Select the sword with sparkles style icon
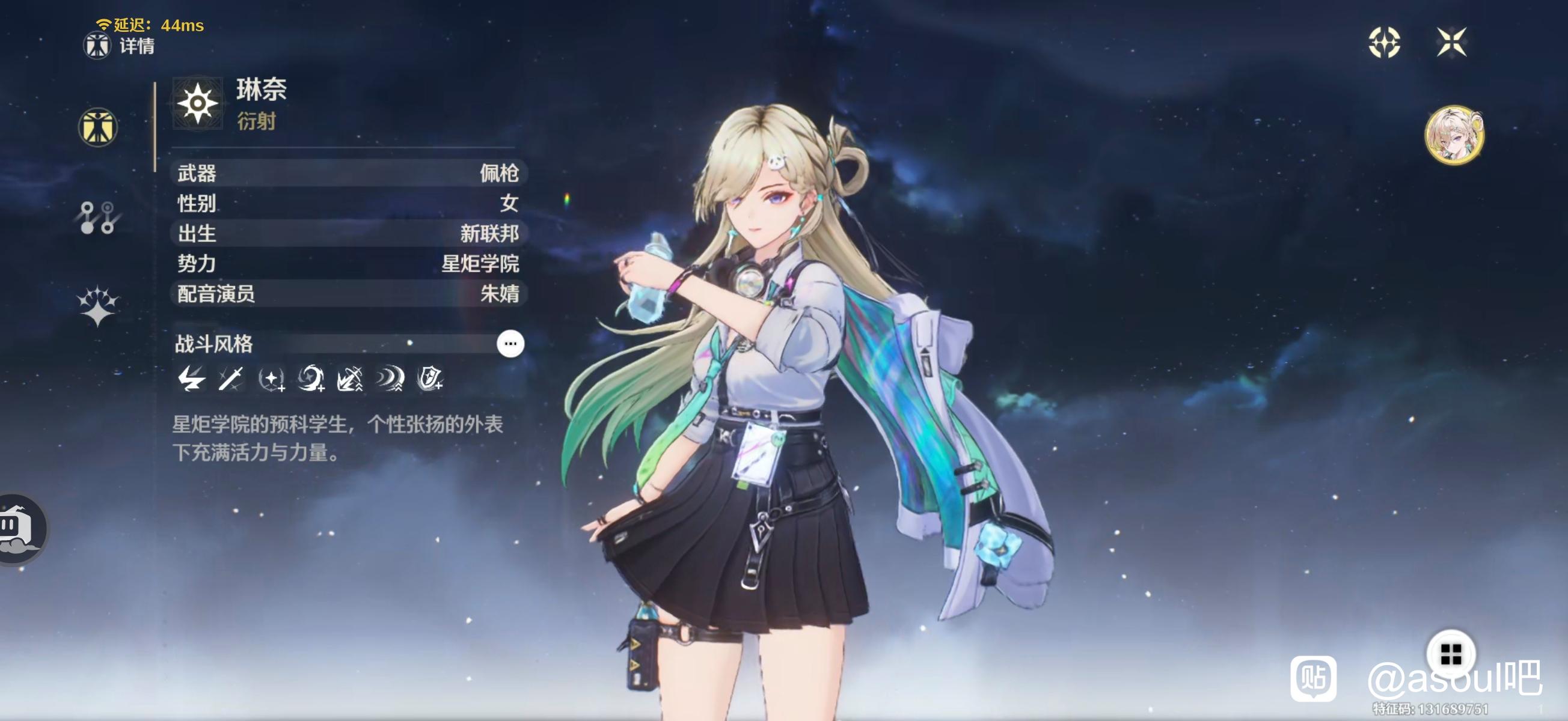The image size is (1568, 721). [231, 379]
